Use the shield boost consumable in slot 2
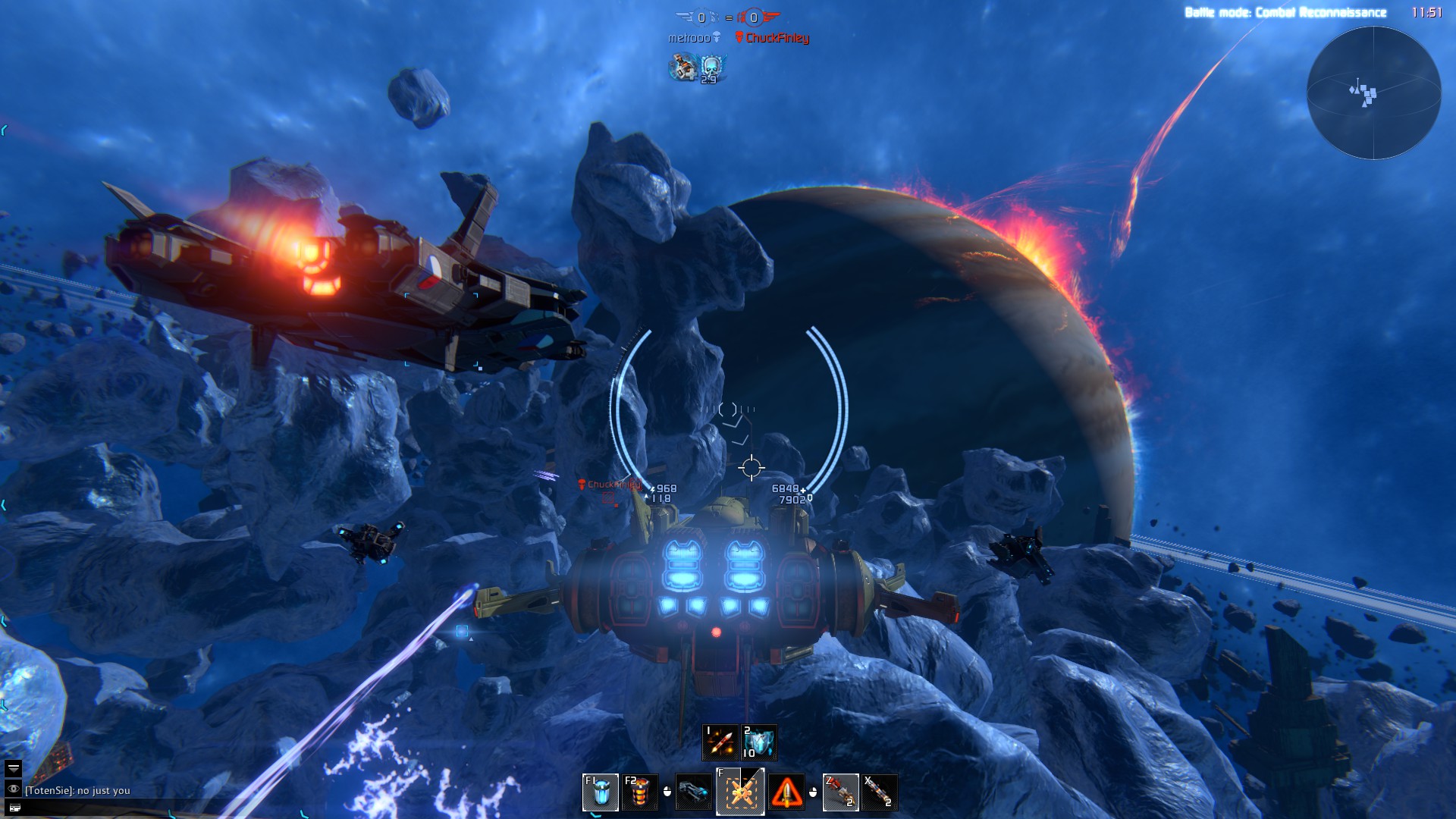This screenshot has height=819, width=1456. tap(759, 742)
